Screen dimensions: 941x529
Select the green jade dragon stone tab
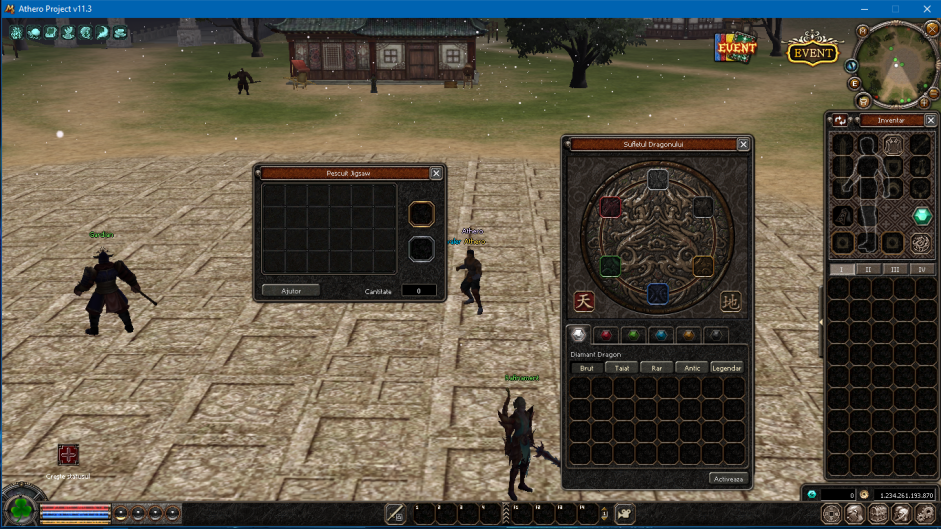(x=631, y=334)
